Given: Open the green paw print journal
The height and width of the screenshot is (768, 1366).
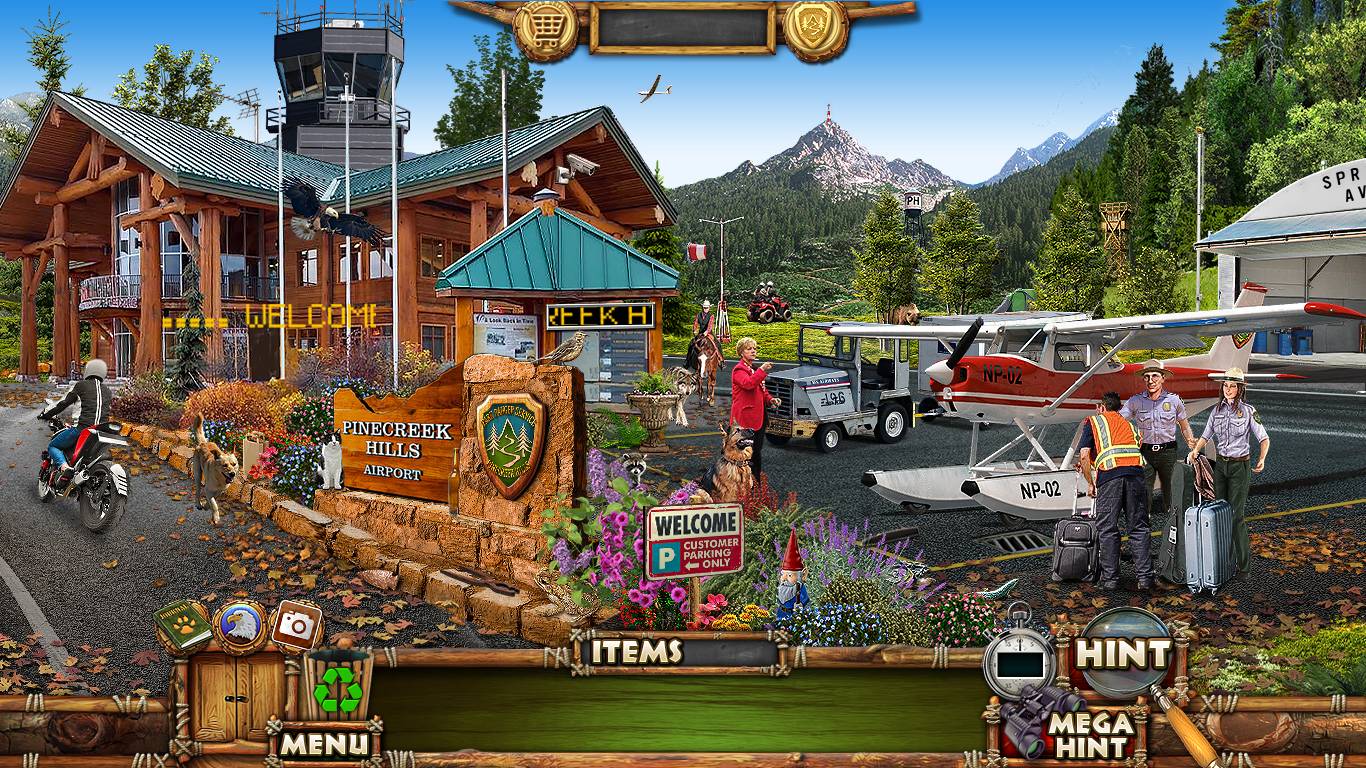Looking at the screenshot, I should pyautogui.click(x=183, y=625).
